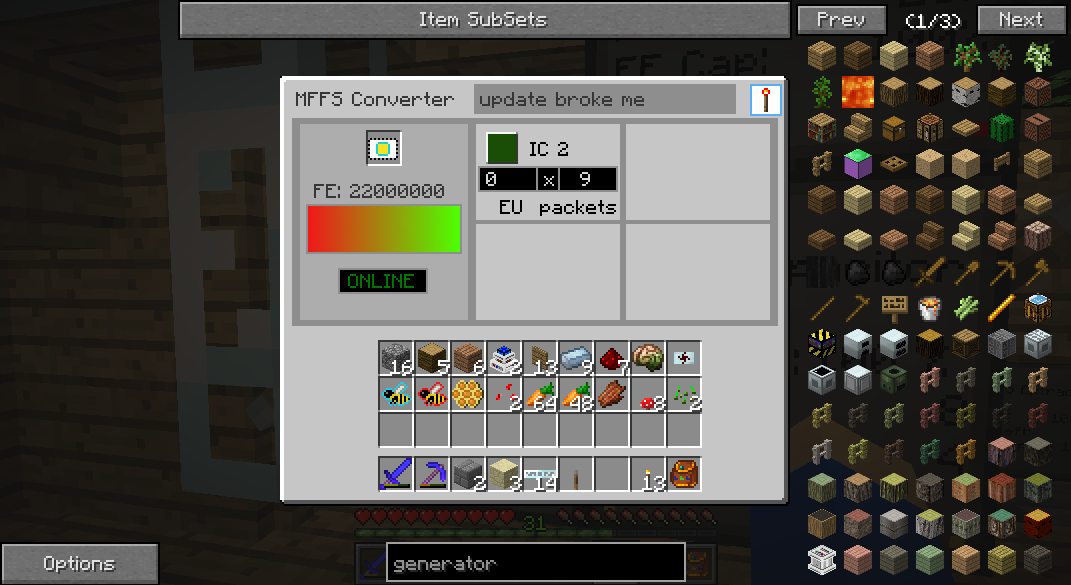Select the IC 2 green square
The image size is (1071, 585).
[x=502, y=148]
